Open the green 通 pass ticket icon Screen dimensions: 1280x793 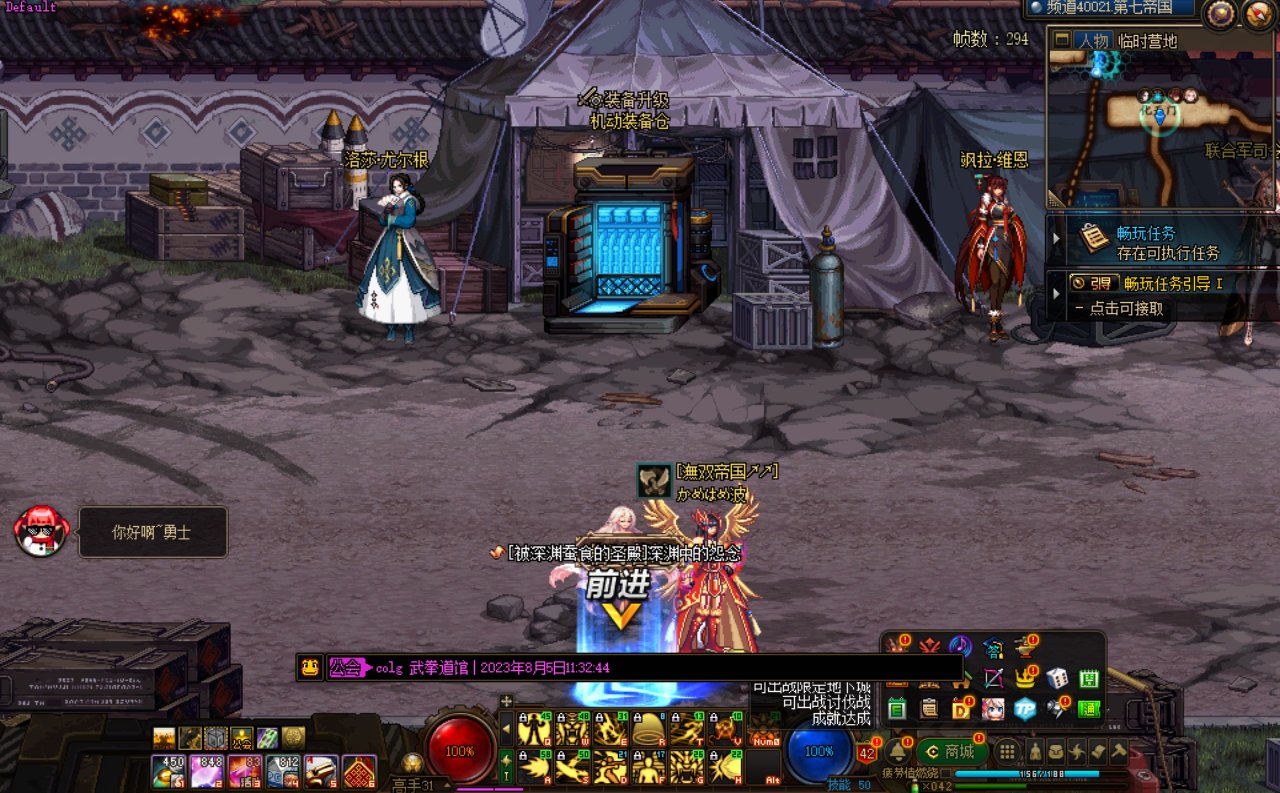[x=1089, y=708]
